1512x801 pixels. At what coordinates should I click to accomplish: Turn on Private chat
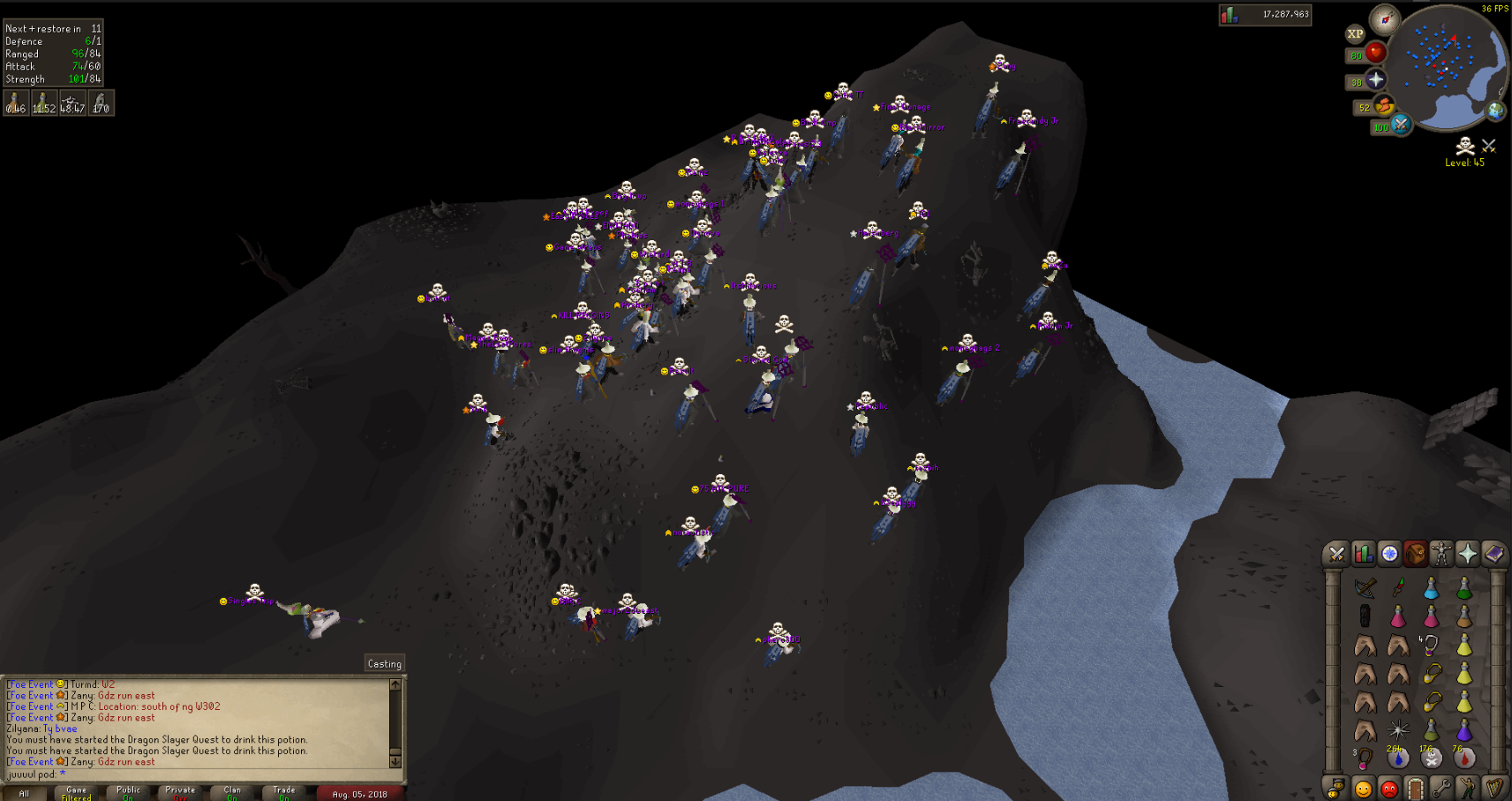tap(180, 791)
